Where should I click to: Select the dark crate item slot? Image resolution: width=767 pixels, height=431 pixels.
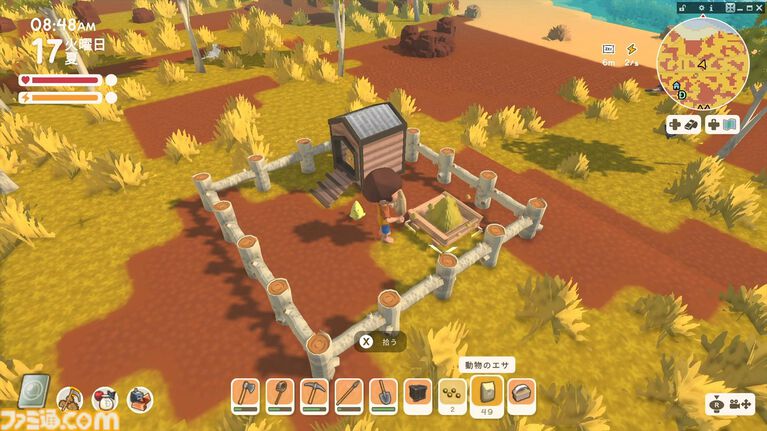point(418,396)
